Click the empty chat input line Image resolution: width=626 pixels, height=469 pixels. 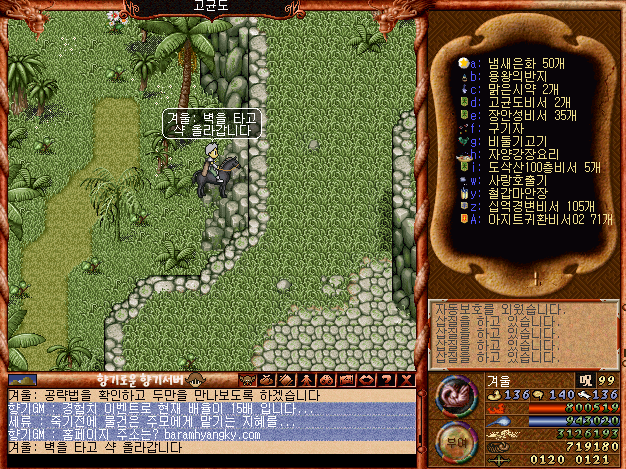coord(200,461)
